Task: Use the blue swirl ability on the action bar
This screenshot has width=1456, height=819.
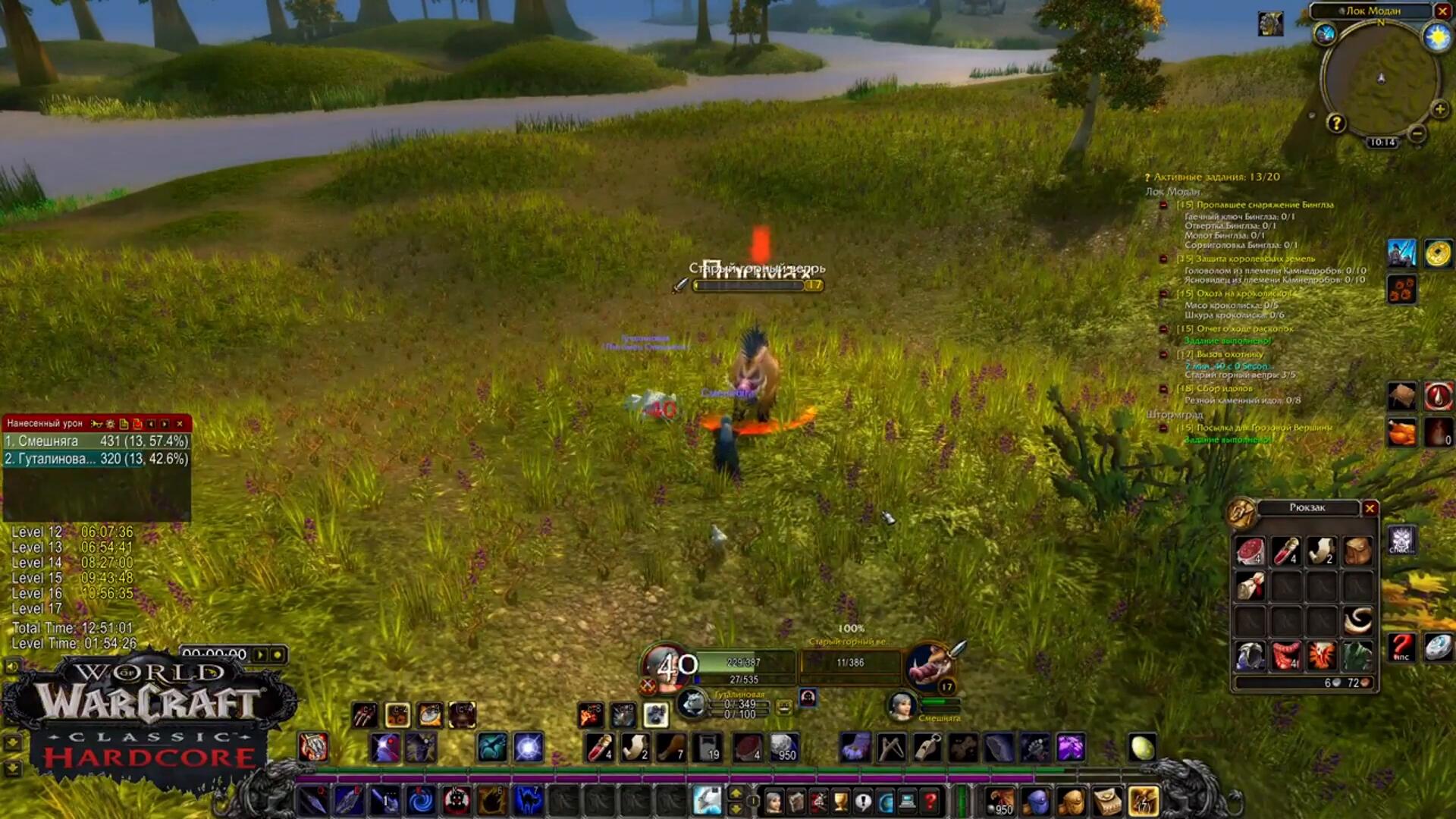Action: [x=420, y=801]
